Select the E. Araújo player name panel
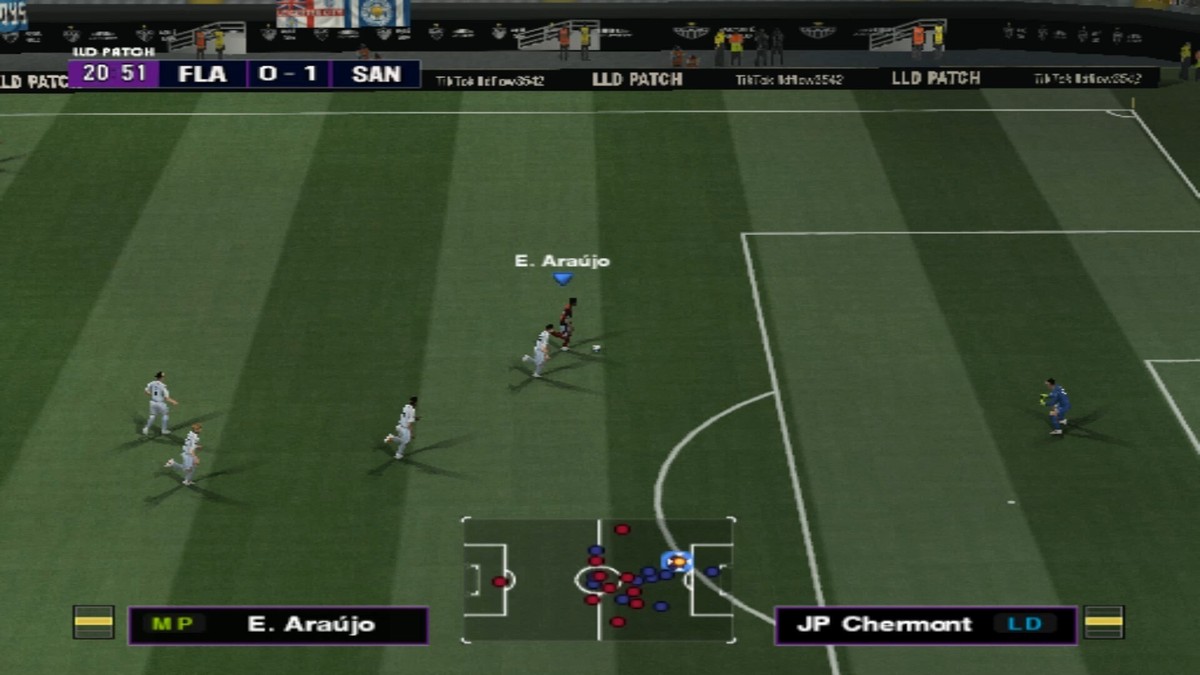Screen dimensions: 1200x675 pos(278,625)
